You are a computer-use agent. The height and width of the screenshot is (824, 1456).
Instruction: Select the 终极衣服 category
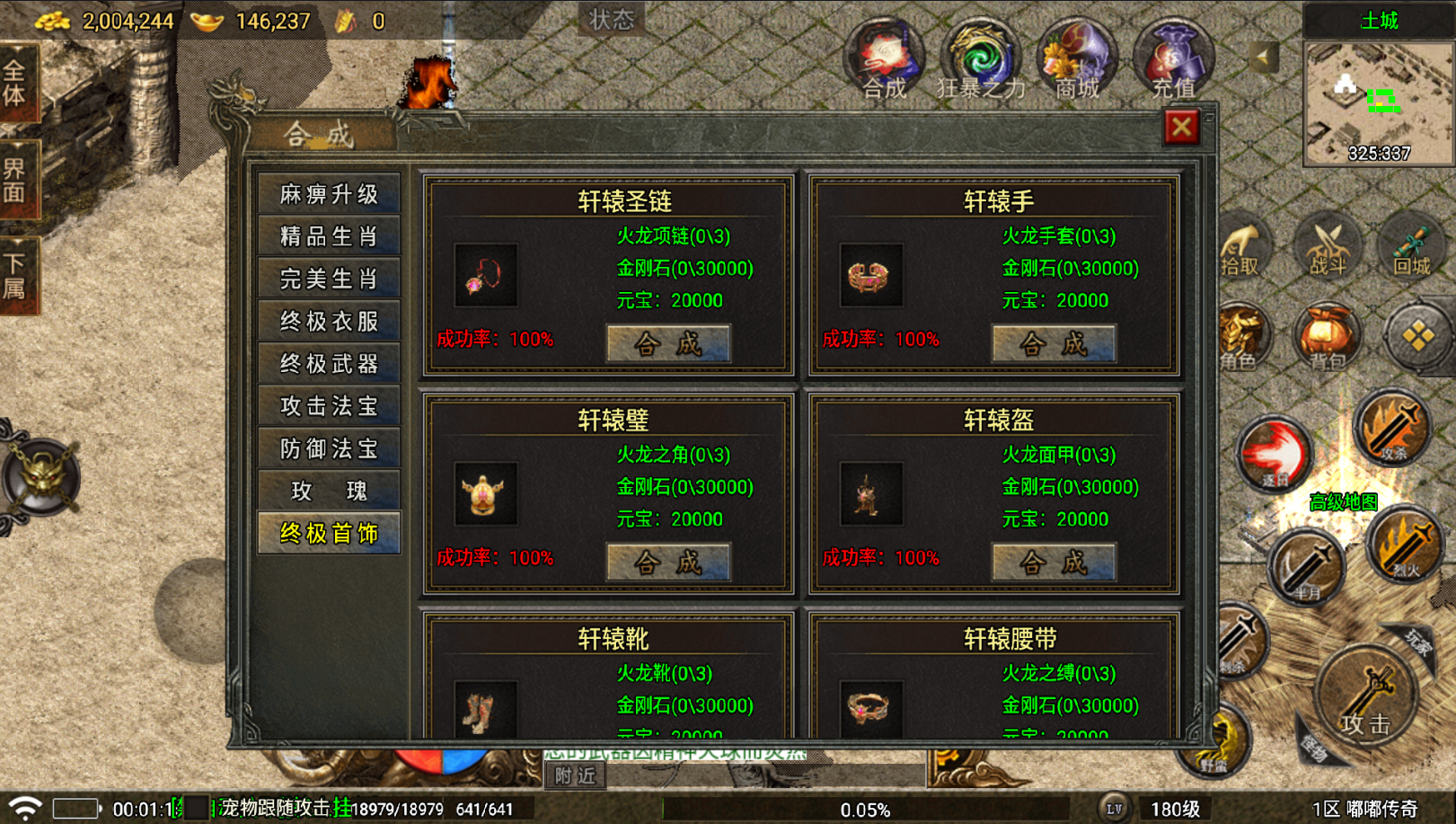point(329,322)
